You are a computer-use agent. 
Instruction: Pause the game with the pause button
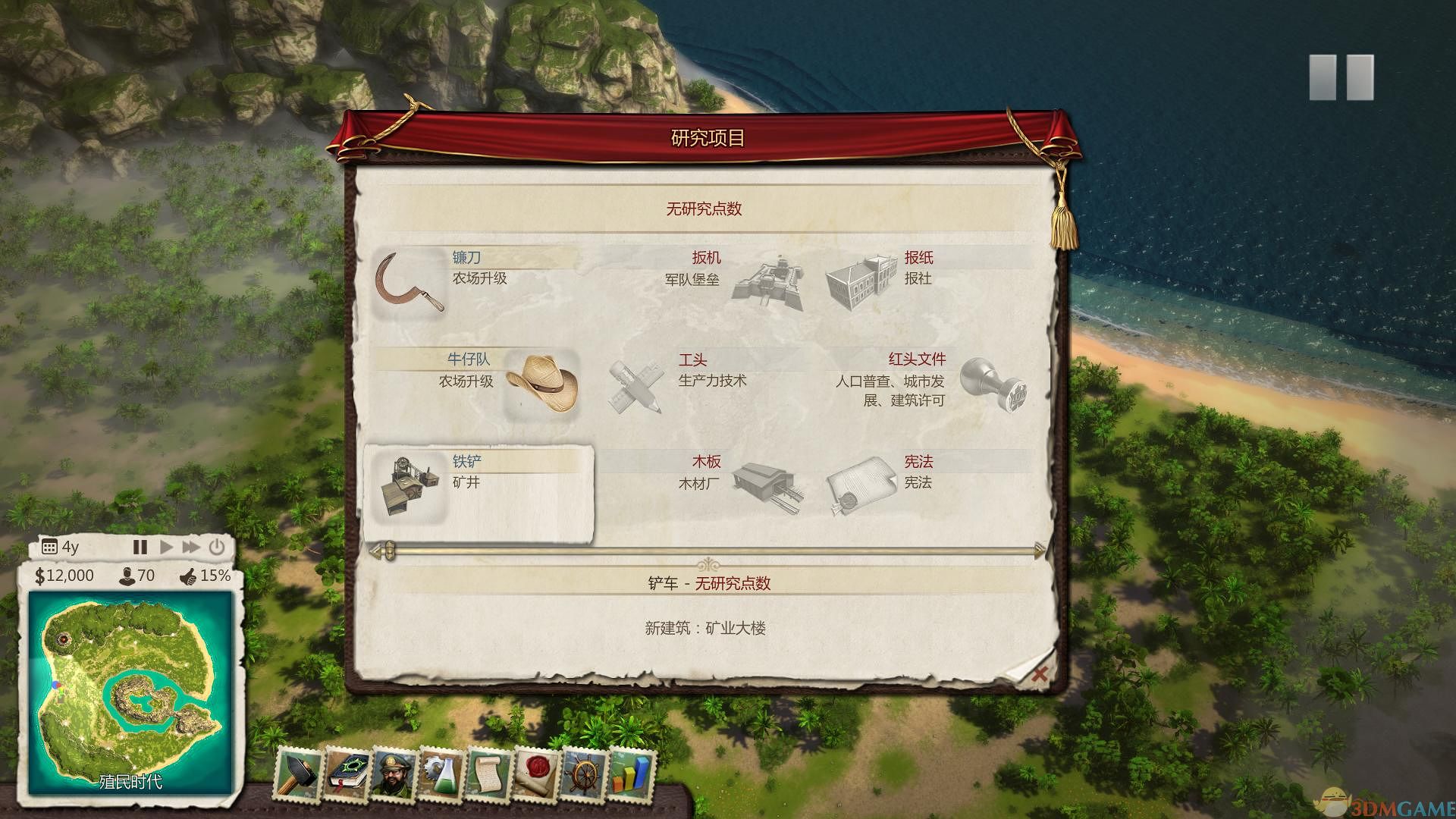click(140, 546)
